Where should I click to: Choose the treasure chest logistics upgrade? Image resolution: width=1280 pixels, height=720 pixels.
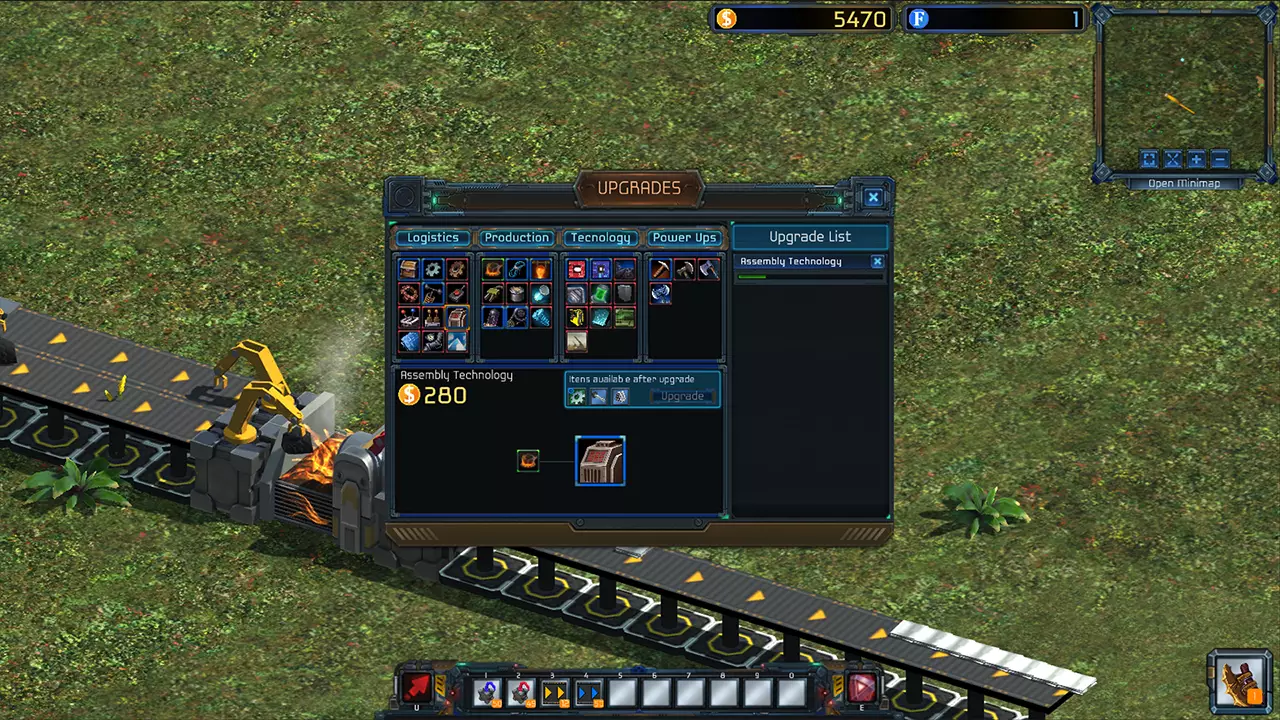(409, 270)
